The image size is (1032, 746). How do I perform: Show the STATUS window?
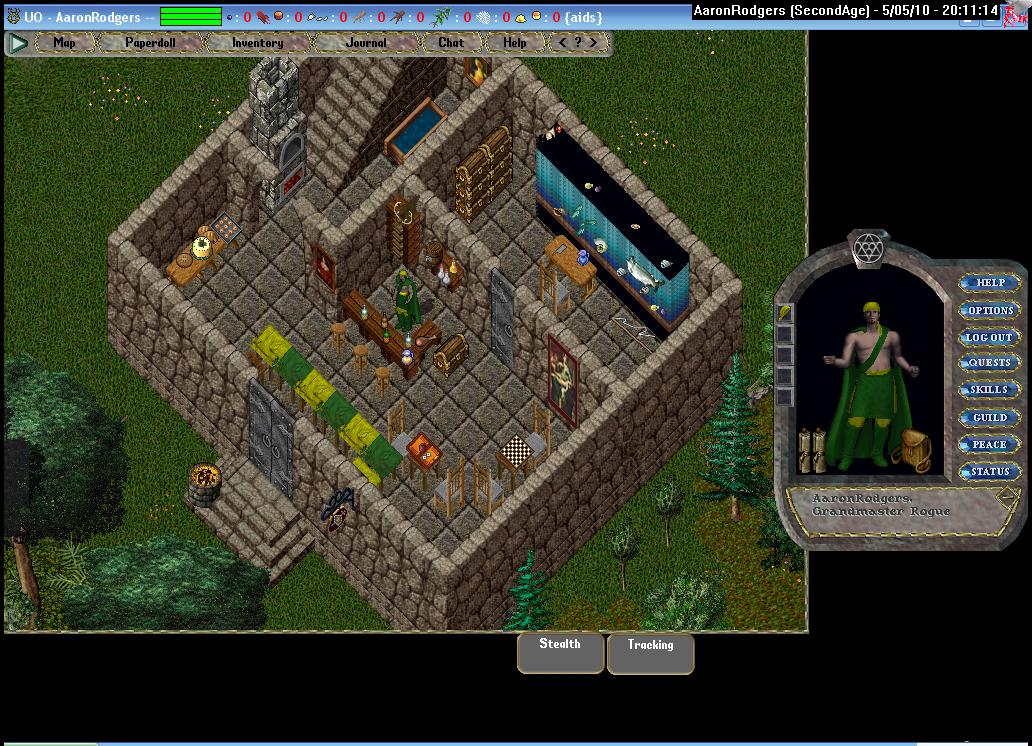coord(990,471)
